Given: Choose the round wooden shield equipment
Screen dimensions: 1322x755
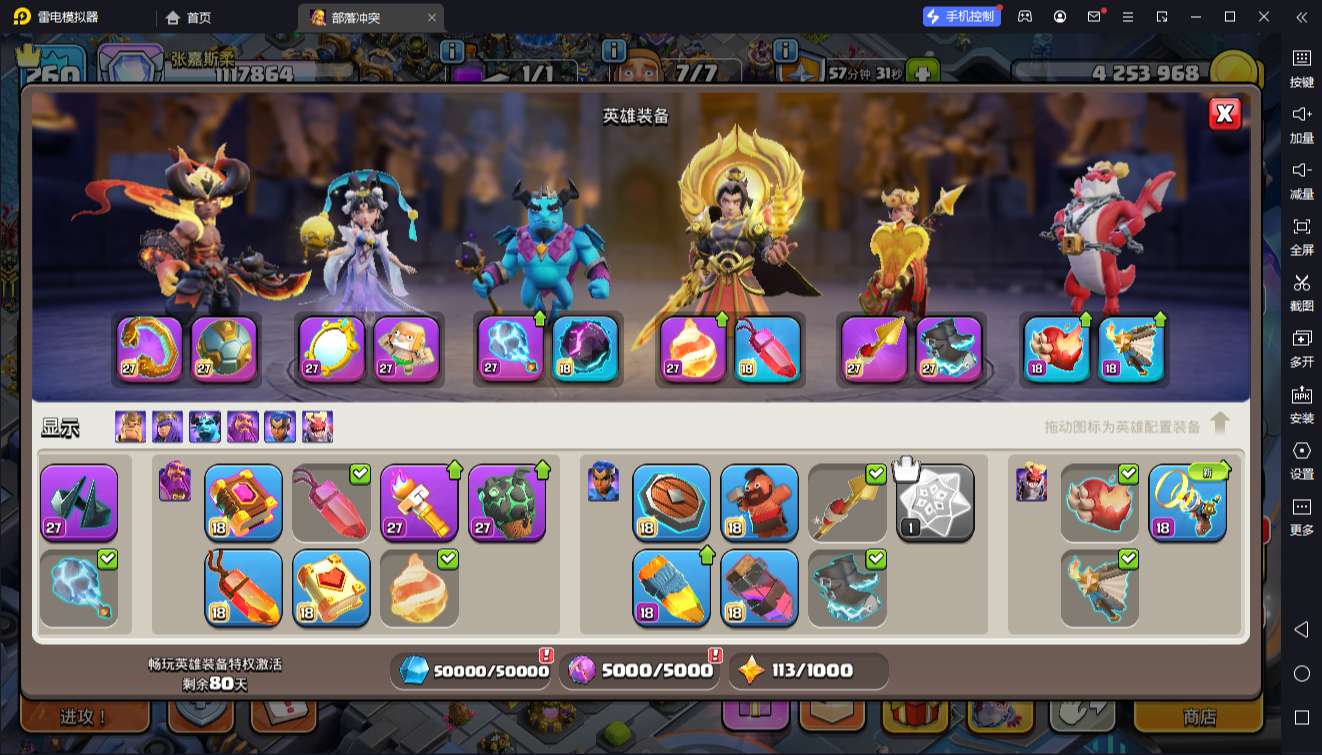Looking at the screenshot, I should point(671,502).
